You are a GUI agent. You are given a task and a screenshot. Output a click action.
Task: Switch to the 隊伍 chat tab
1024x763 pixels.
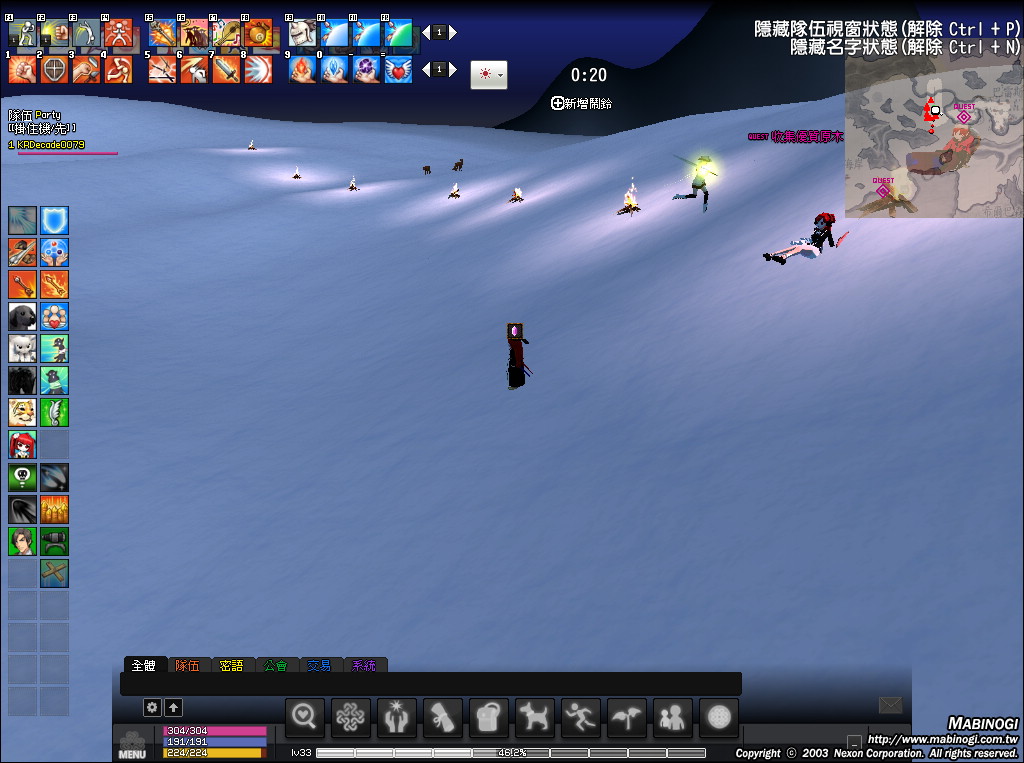pos(187,665)
